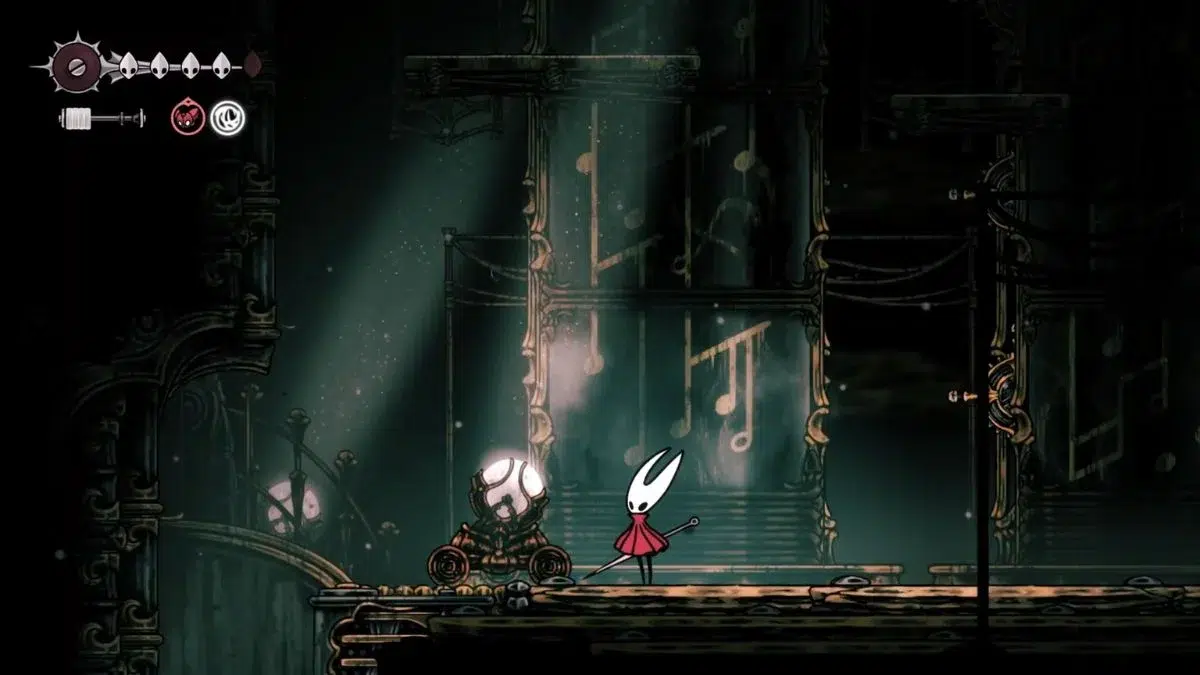Image resolution: width=1200 pixels, height=675 pixels.
Task: Click the spiked crest emblem in the HUD
Action: [74, 67]
